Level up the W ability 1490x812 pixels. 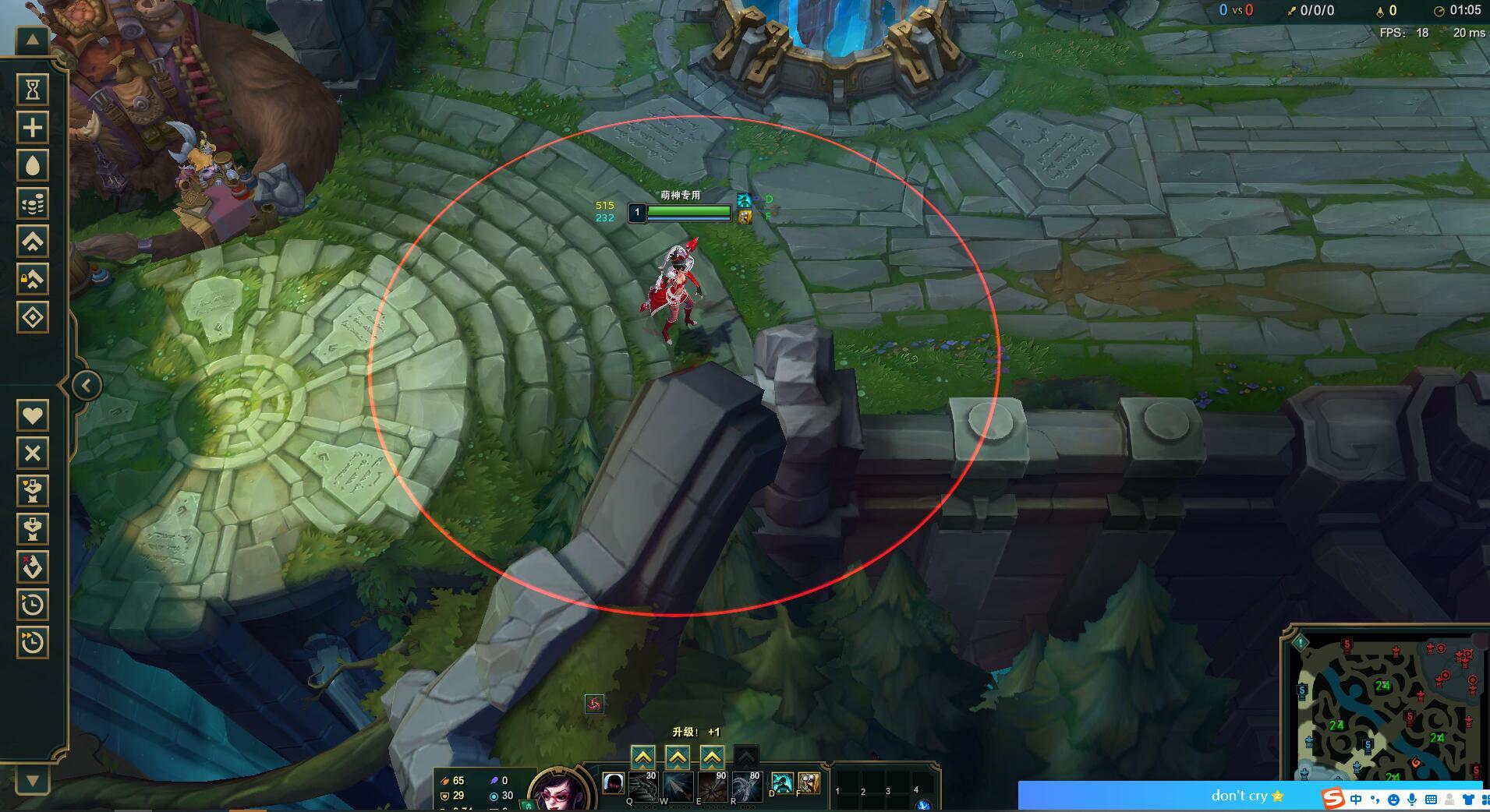tap(678, 757)
